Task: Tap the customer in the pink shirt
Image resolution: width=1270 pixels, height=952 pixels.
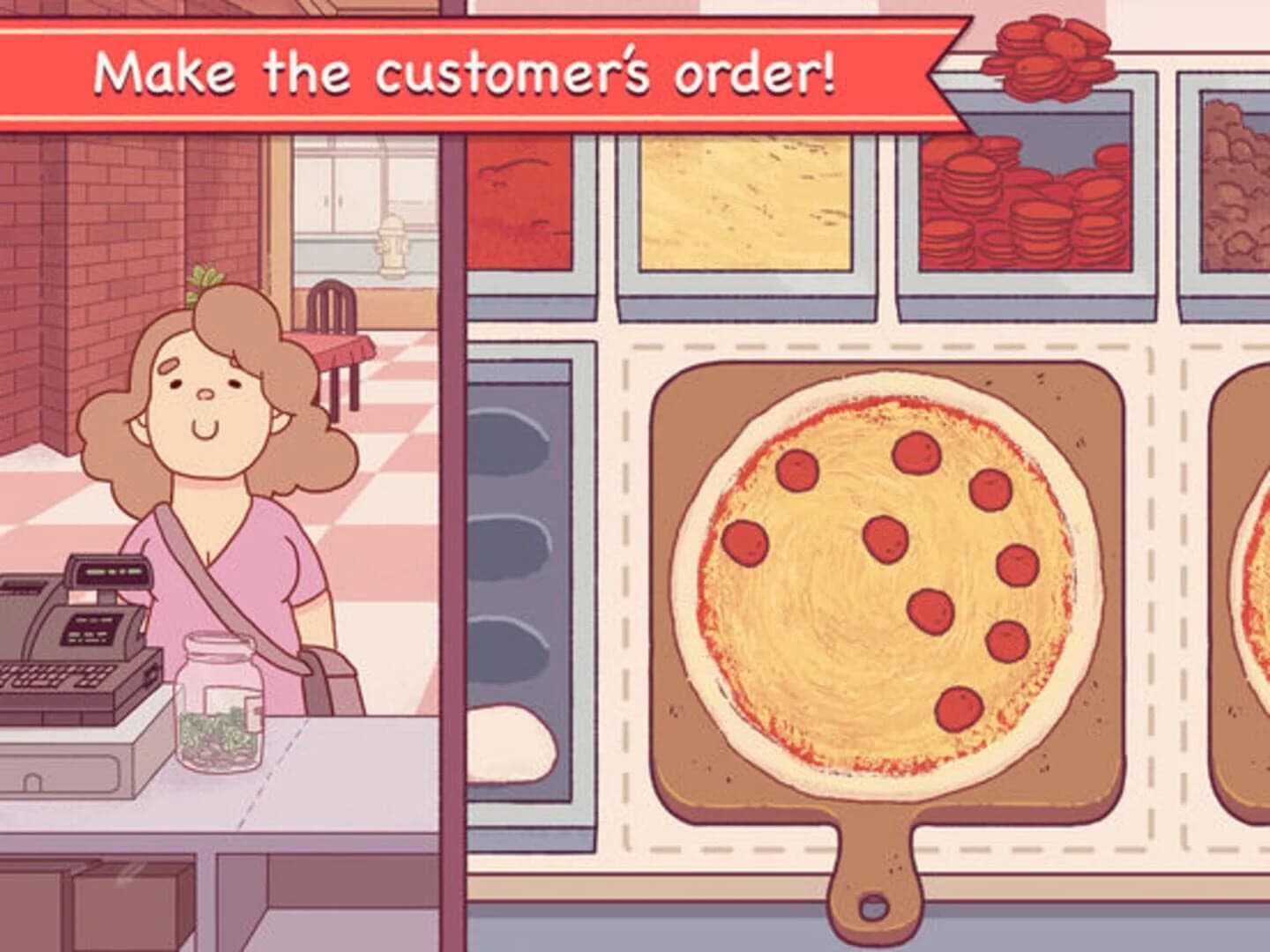Action: click(x=212, y=529)
